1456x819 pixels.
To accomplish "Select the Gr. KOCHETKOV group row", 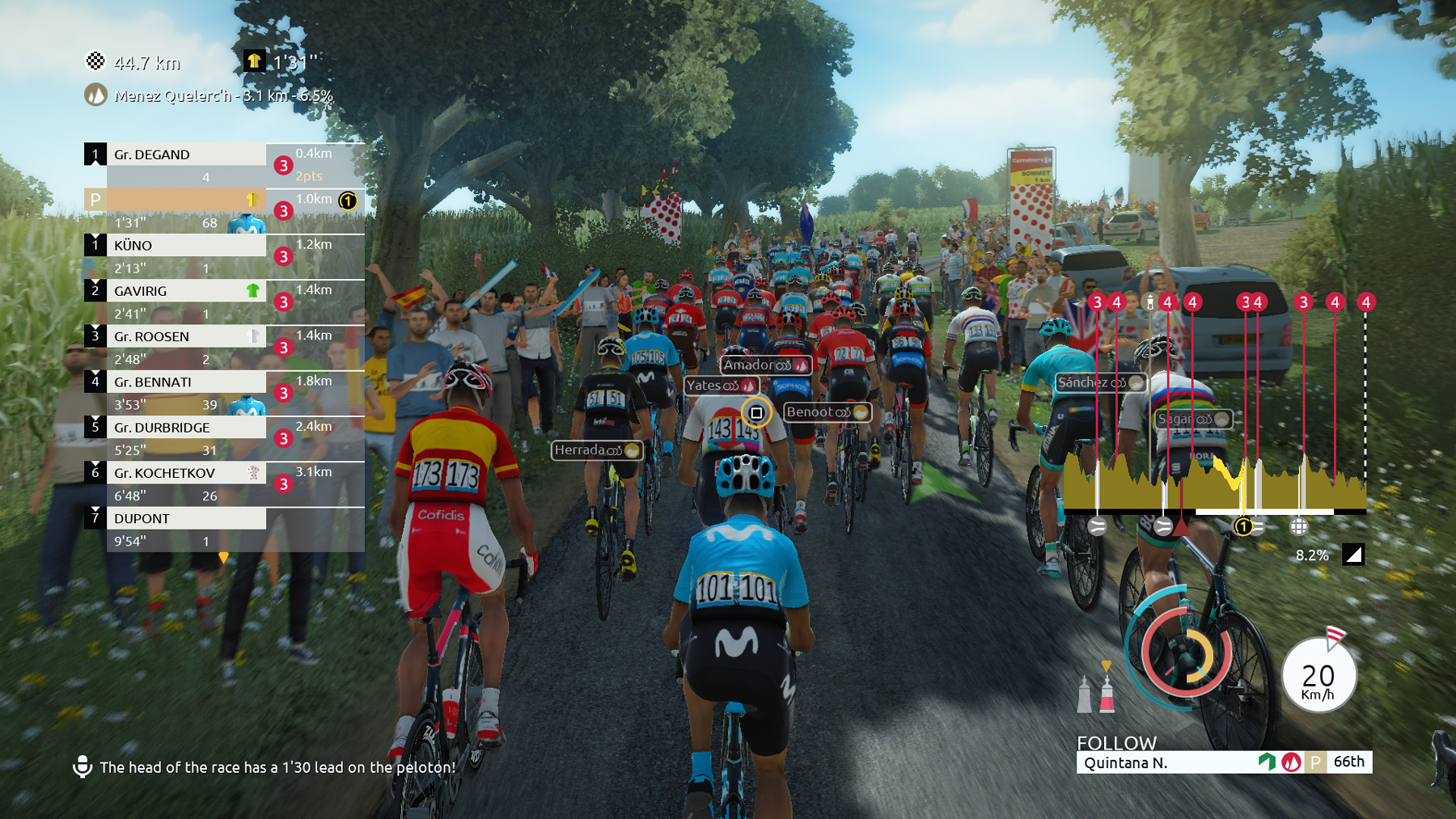I will coord(186,473).
